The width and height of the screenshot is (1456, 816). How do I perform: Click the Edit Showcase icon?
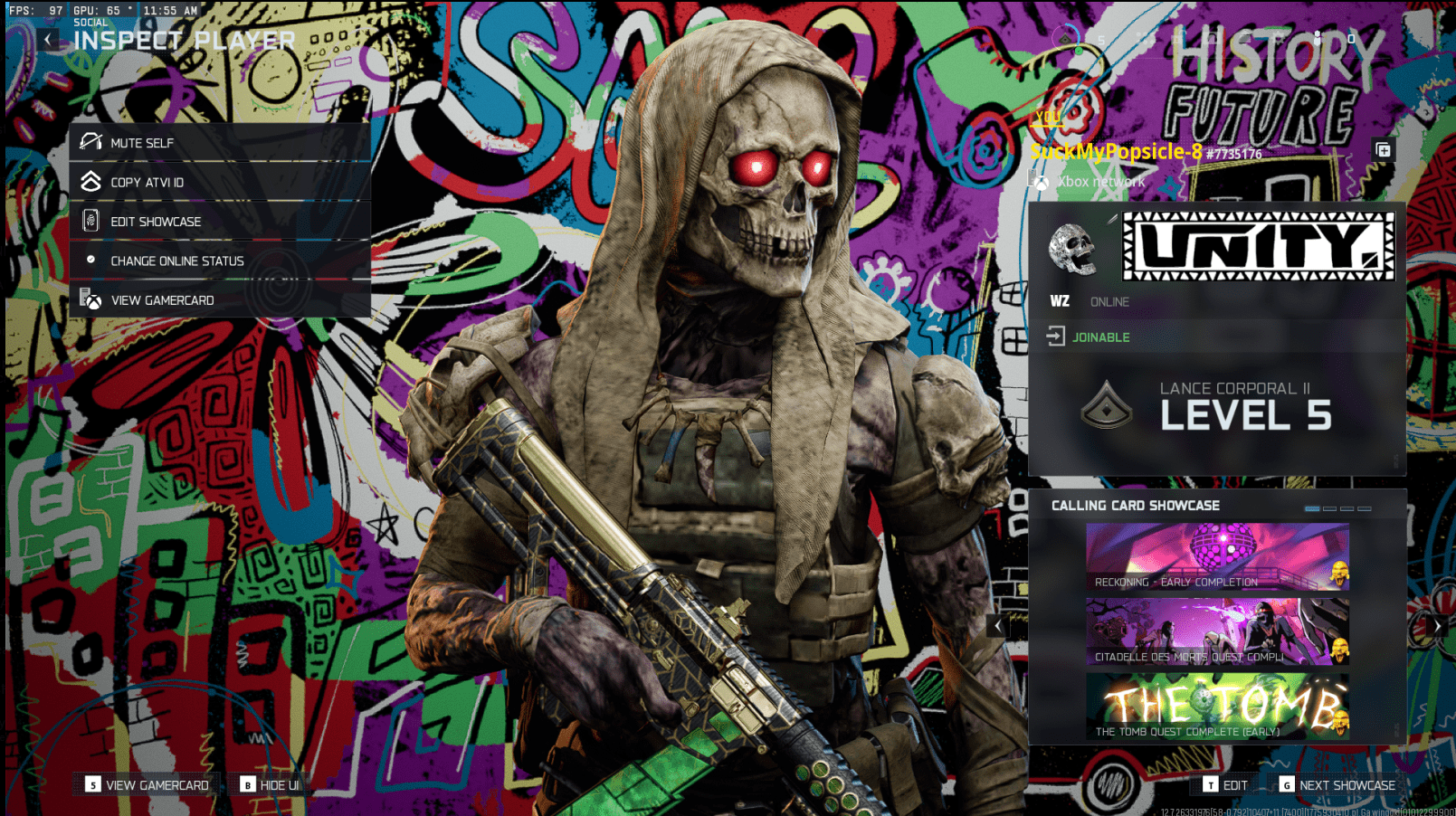(x=90, y=221)
